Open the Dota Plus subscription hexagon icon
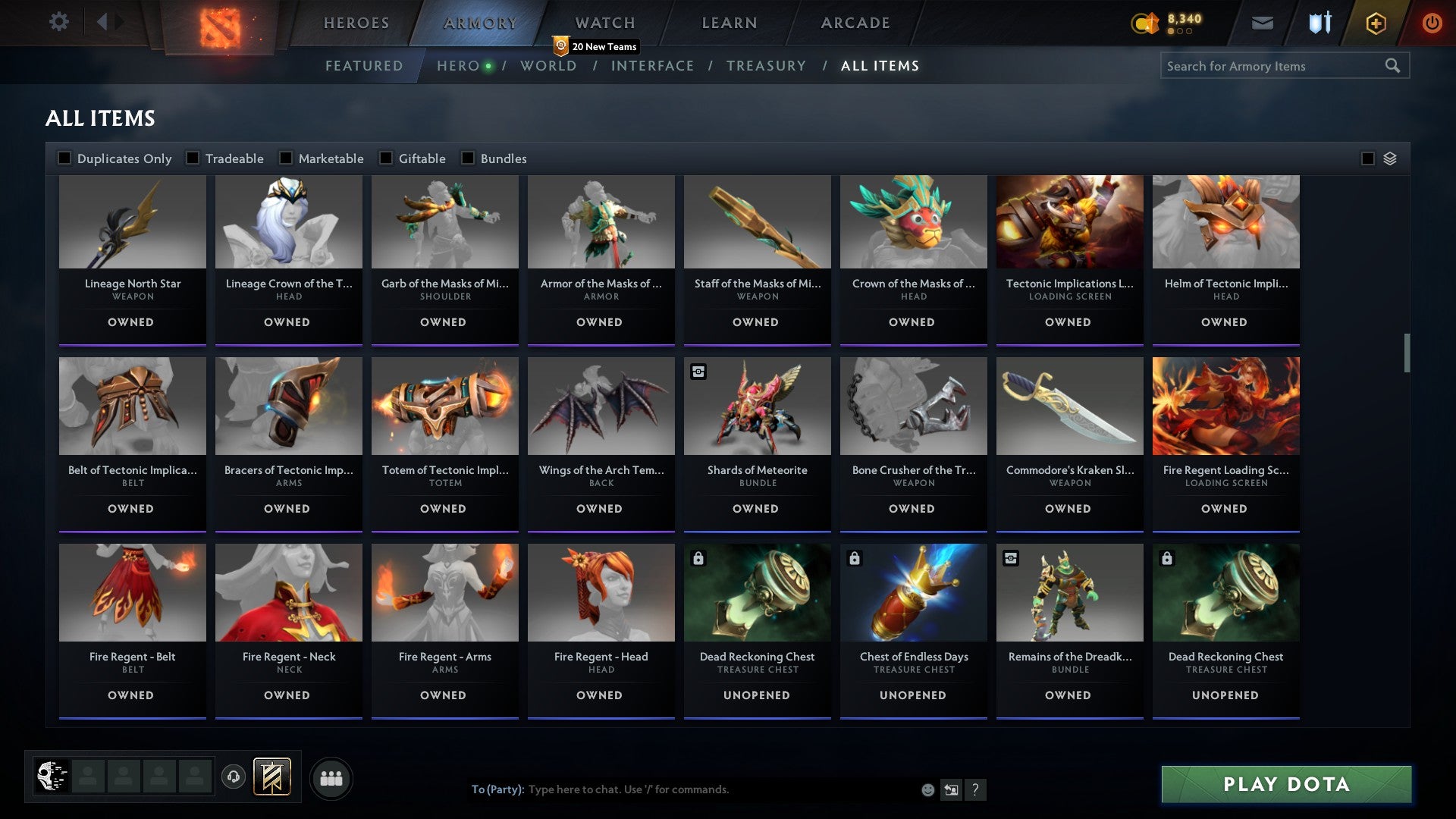 click(x=1375, y=23)
